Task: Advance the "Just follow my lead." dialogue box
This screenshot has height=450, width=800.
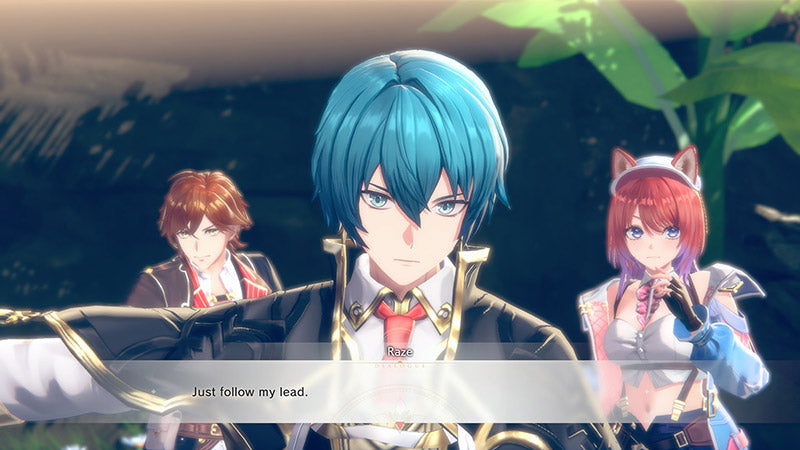Action: pyautogui.click(x=400, y=391)
